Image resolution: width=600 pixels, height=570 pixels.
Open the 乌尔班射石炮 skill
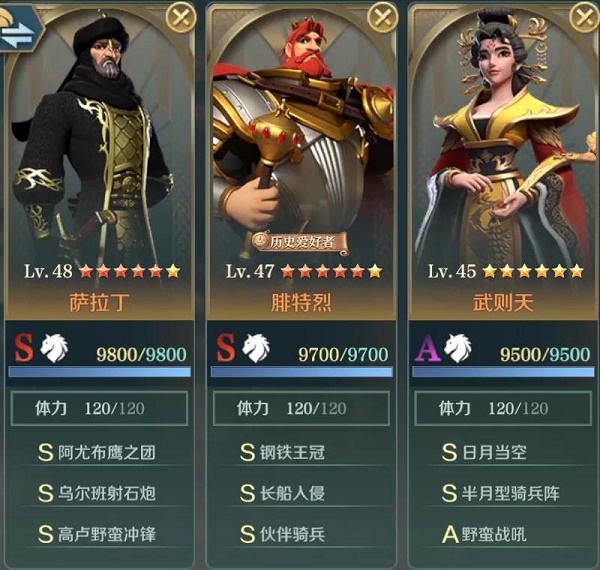tap(98, 493)
